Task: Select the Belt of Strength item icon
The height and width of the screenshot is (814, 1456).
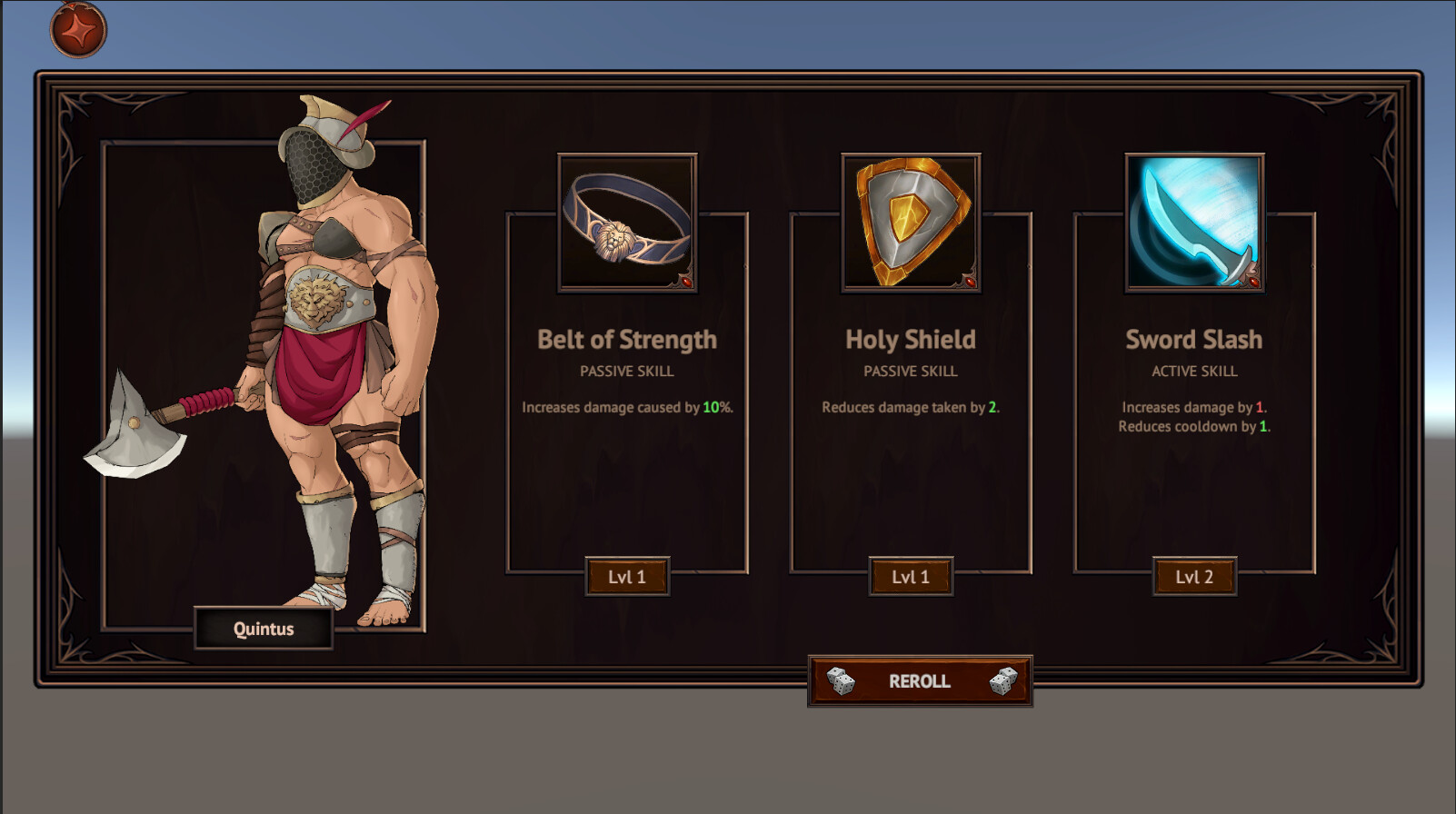Action: [x=627, y=221]
